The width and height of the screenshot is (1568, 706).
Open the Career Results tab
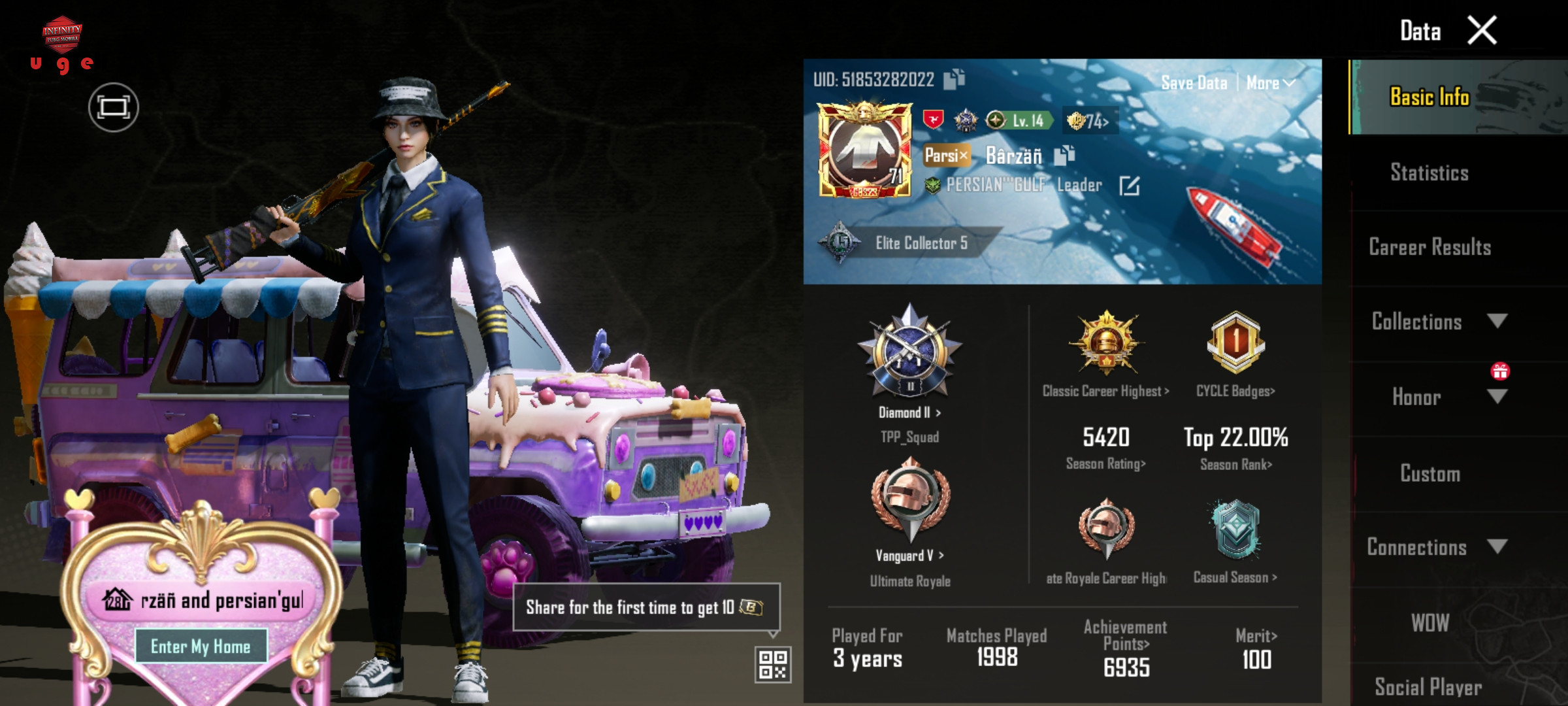pyautogui.click(x=1429, y=247)
